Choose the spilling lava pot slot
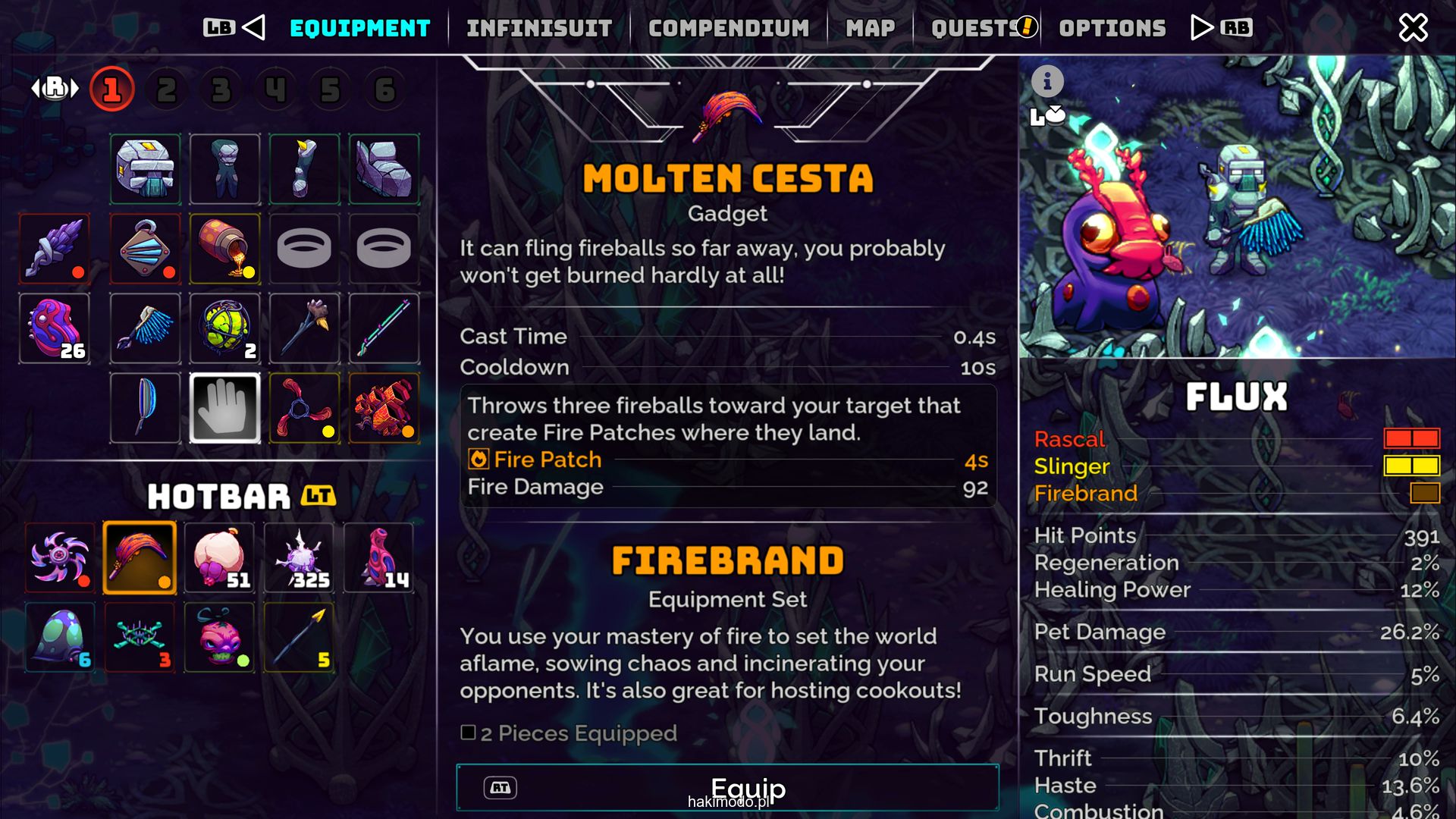The height and width of the screenshot is (819, 1456). (224, 249)
